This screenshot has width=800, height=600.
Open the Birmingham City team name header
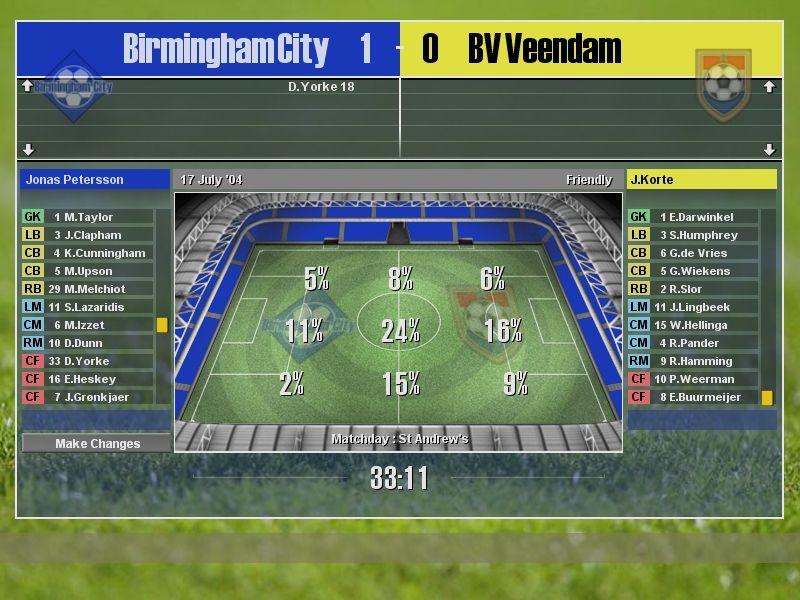[225, 49]
